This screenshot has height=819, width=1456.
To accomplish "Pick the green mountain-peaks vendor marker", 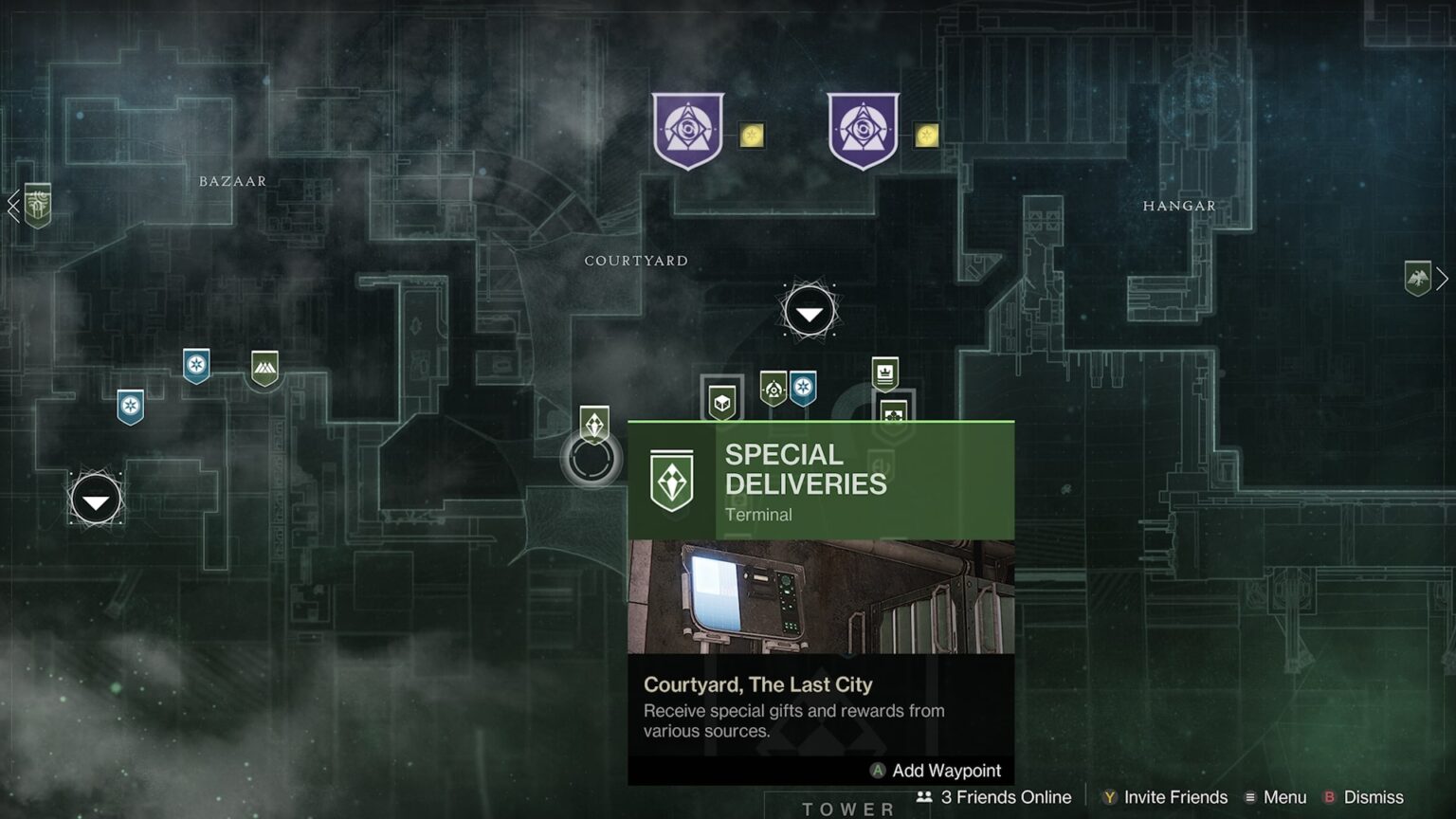I will click(x=264, y=368).
